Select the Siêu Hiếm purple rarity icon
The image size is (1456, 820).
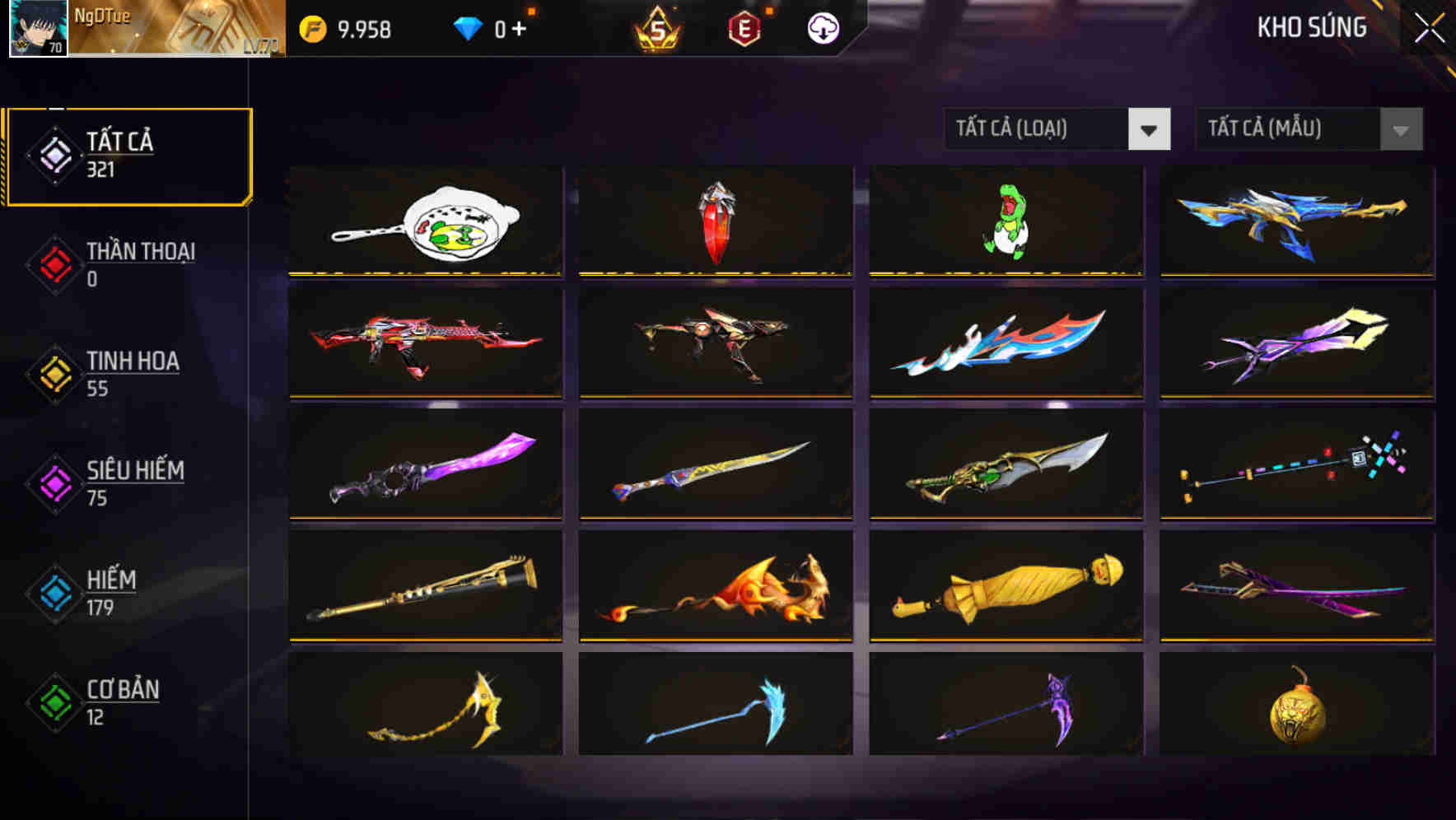tap(52, 482)
